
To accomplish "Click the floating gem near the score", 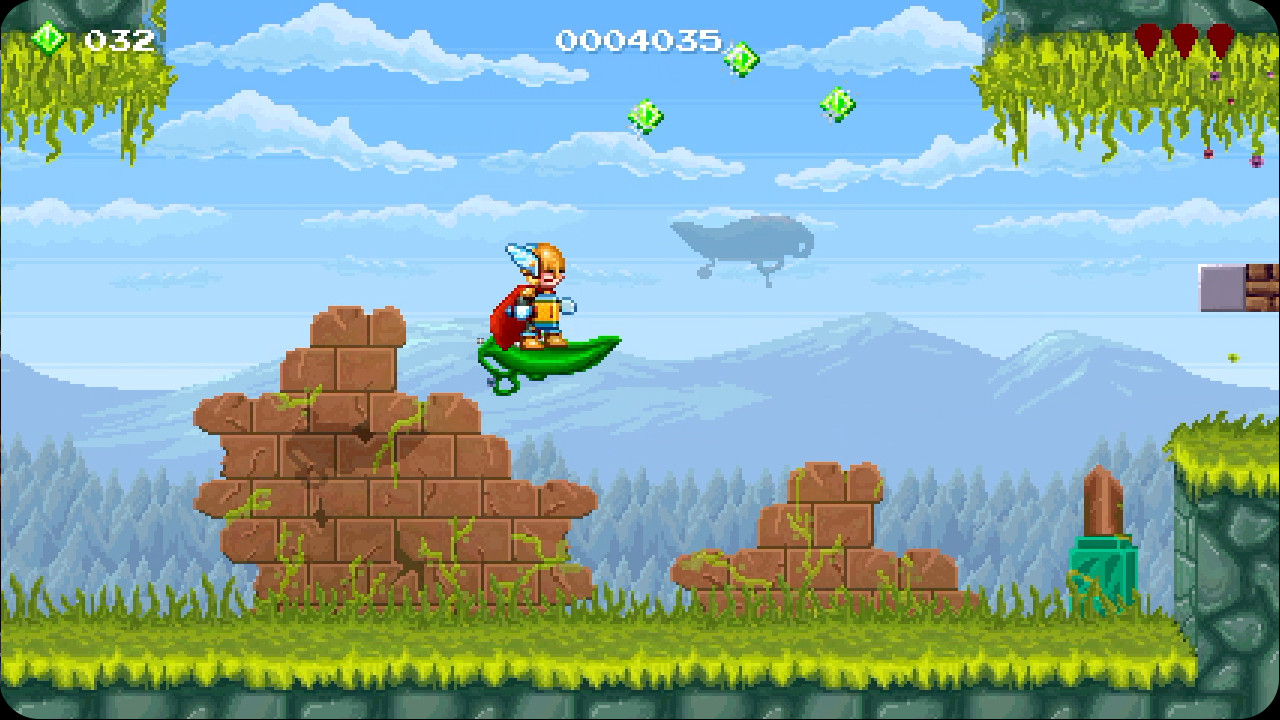I will click(x=742, y=57).
